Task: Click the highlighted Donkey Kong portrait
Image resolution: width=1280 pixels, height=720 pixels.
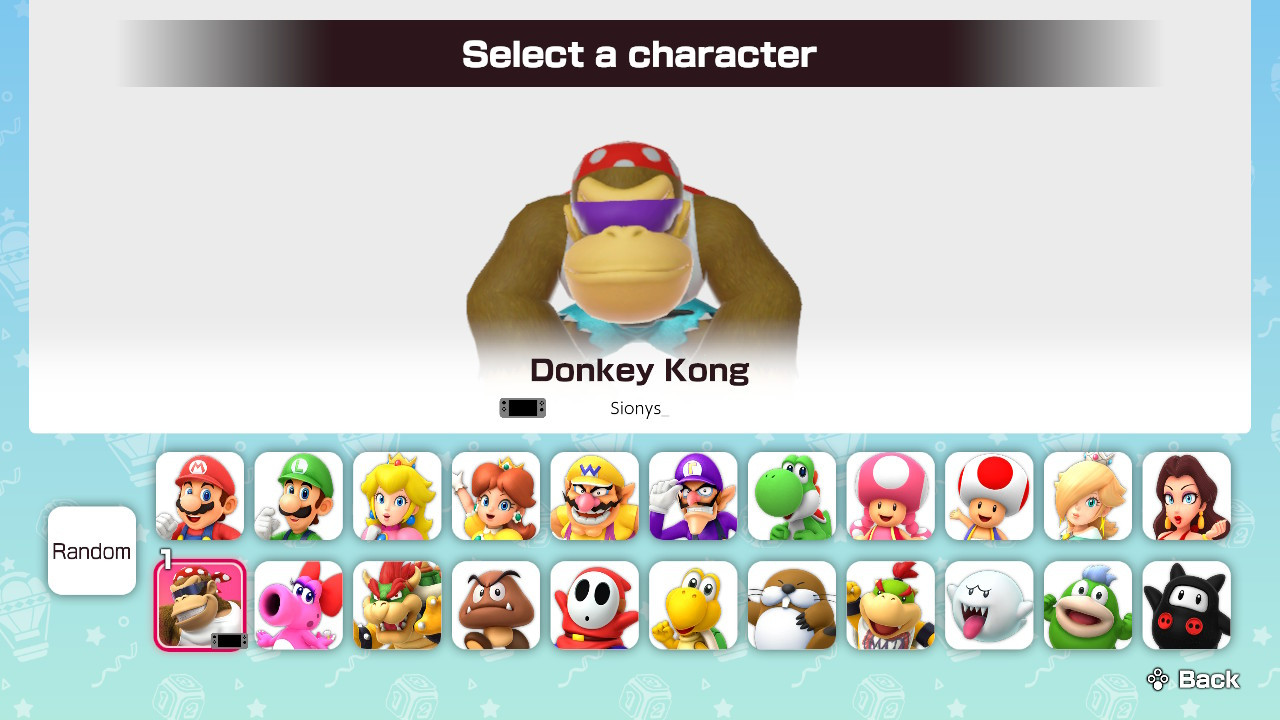Action: coord(199,605)
